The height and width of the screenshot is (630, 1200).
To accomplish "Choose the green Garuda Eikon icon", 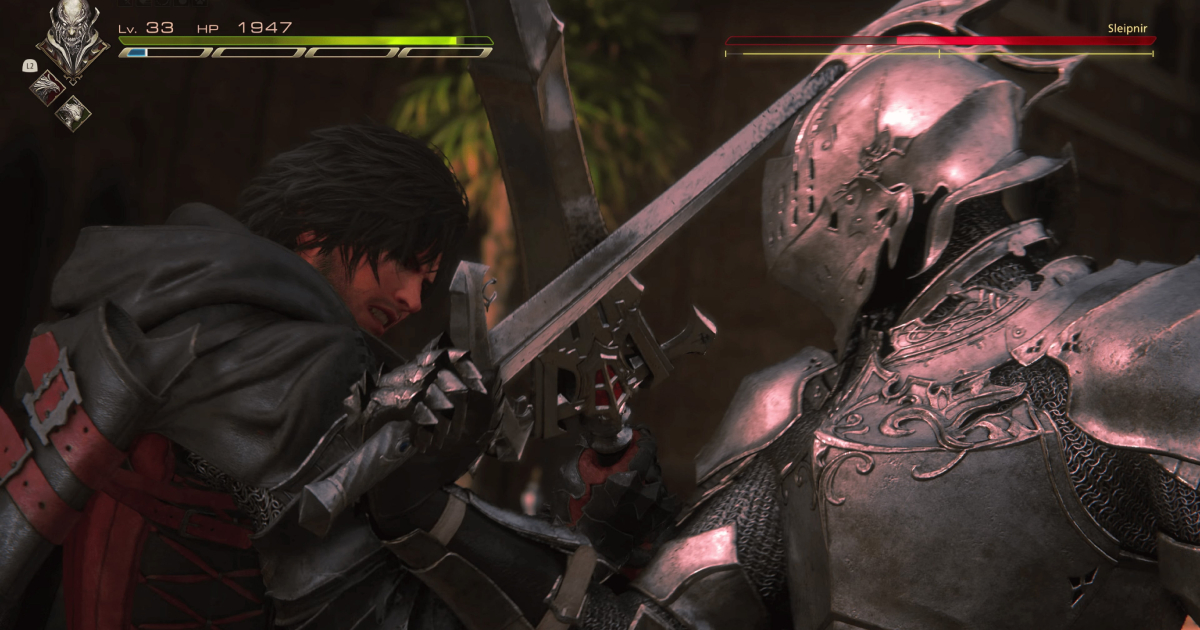I will [x=73, y=113].
